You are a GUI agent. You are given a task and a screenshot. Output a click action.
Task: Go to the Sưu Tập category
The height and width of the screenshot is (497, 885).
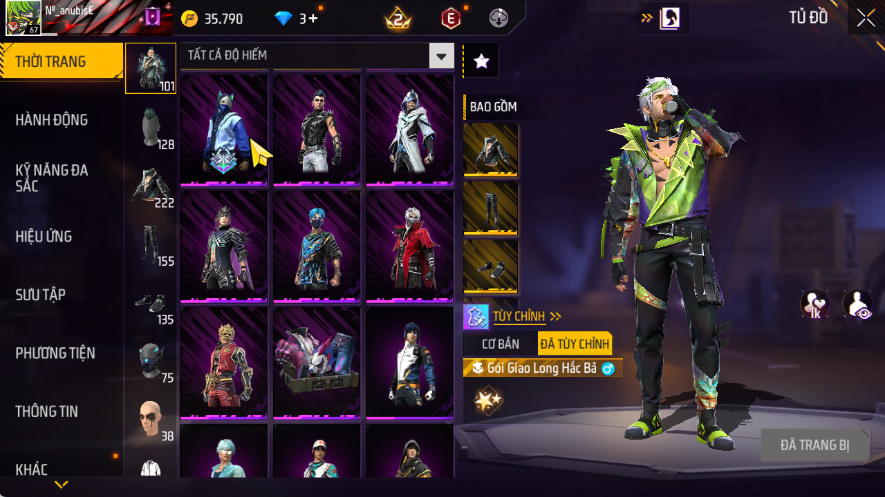[40, 295]
